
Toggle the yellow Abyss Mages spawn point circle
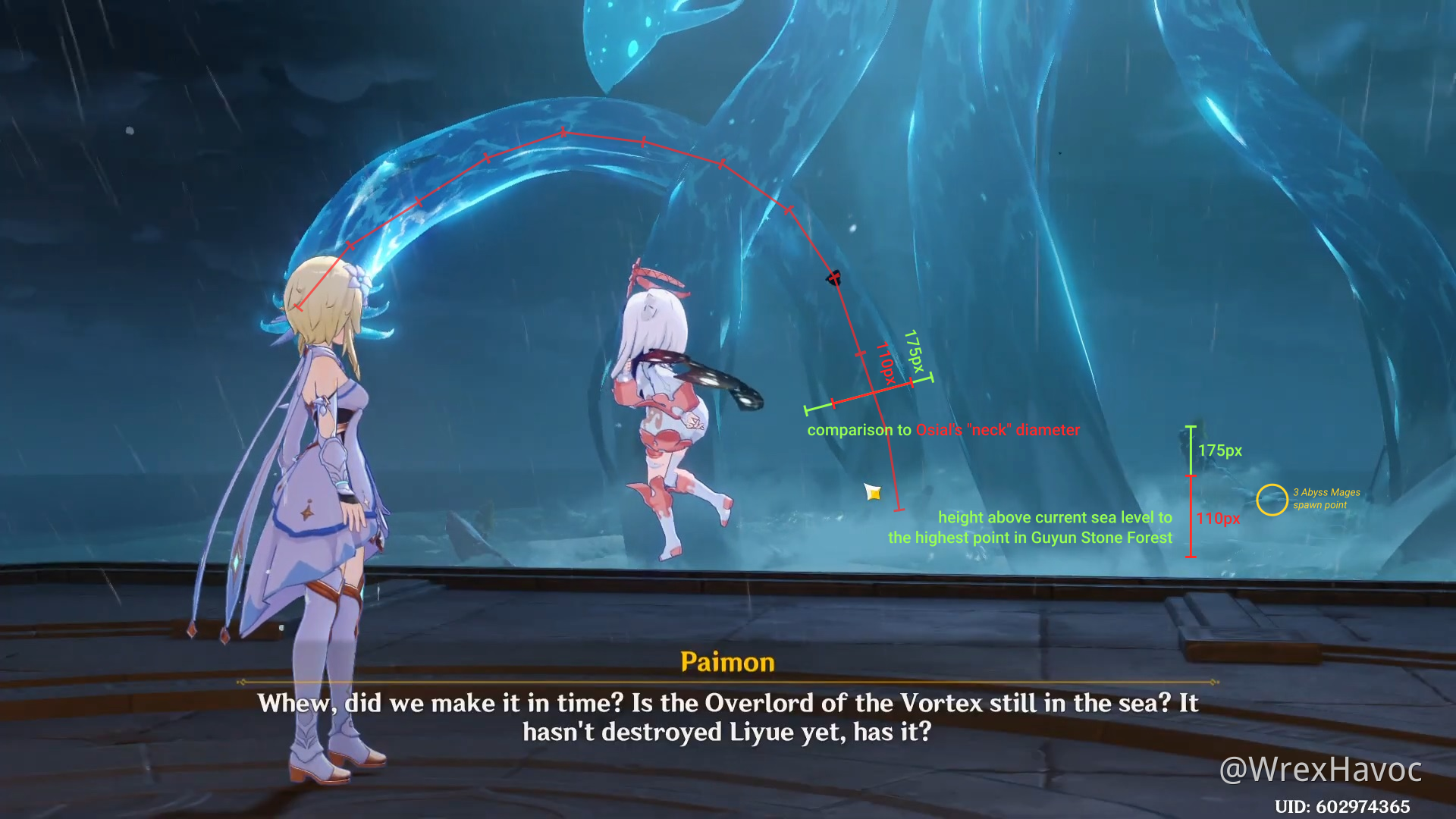1271,499
